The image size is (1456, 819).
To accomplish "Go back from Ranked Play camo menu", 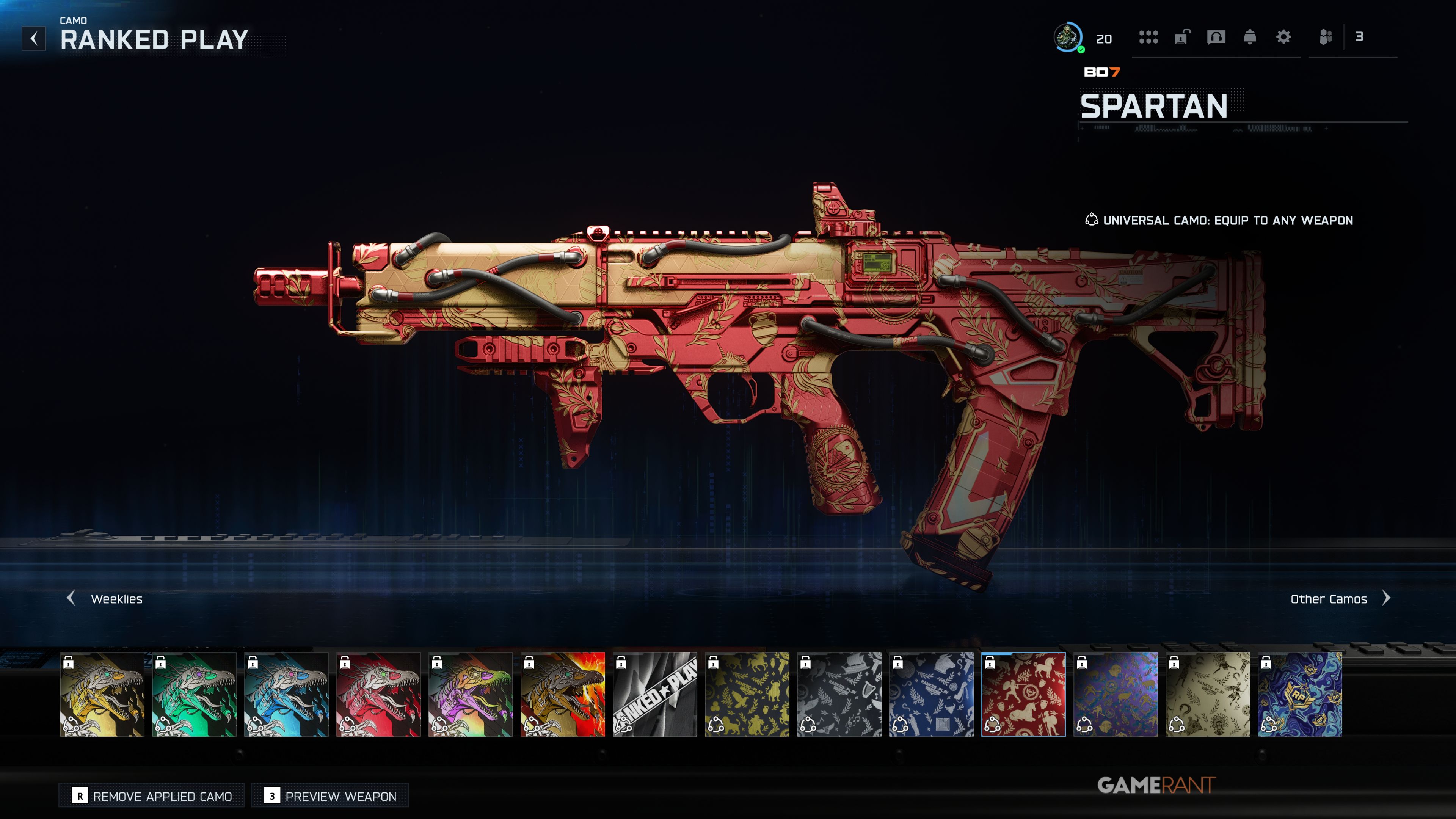I will 34,38.
